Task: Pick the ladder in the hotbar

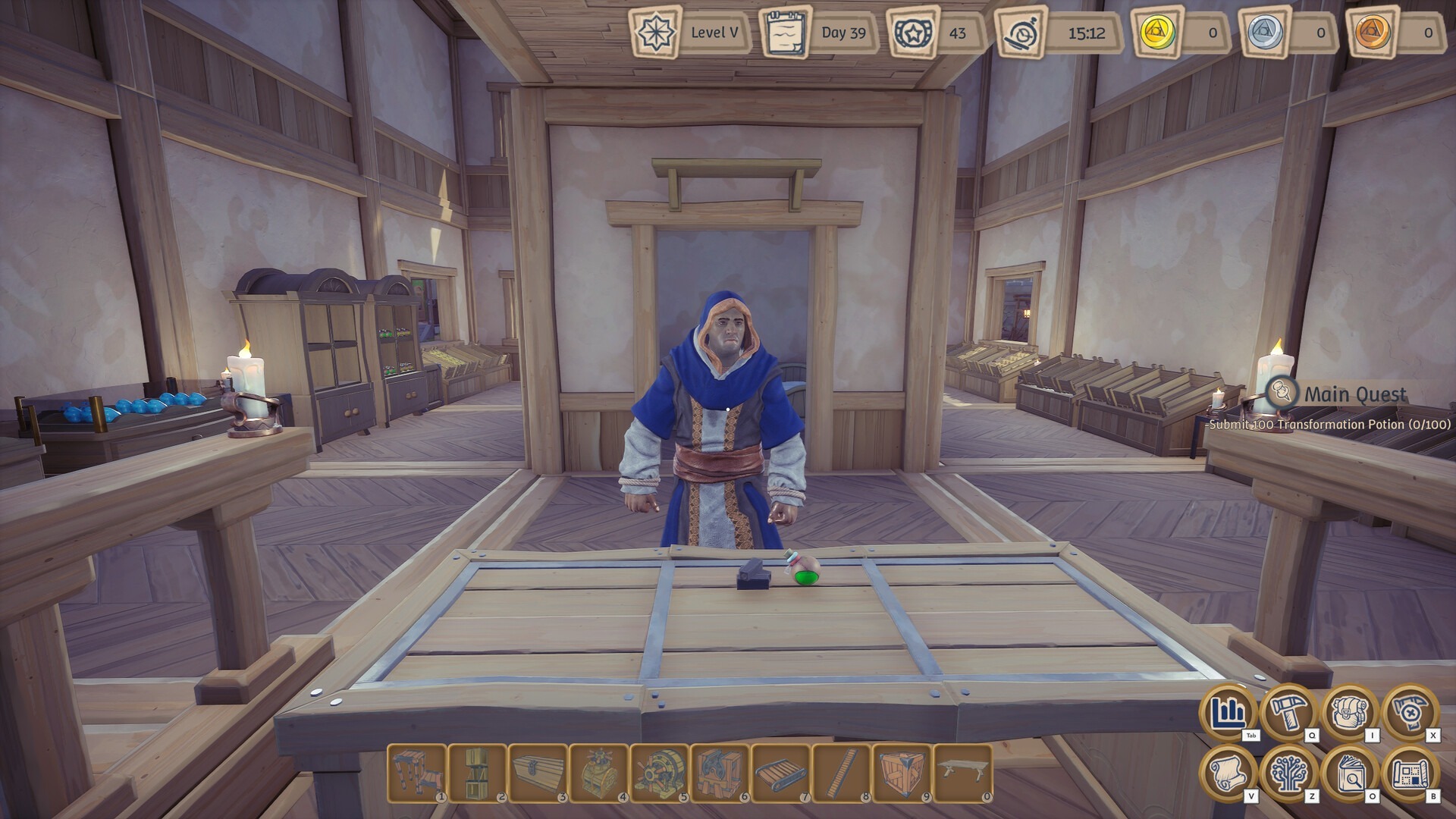Action: pyautogui.click(x=842, y=773)
